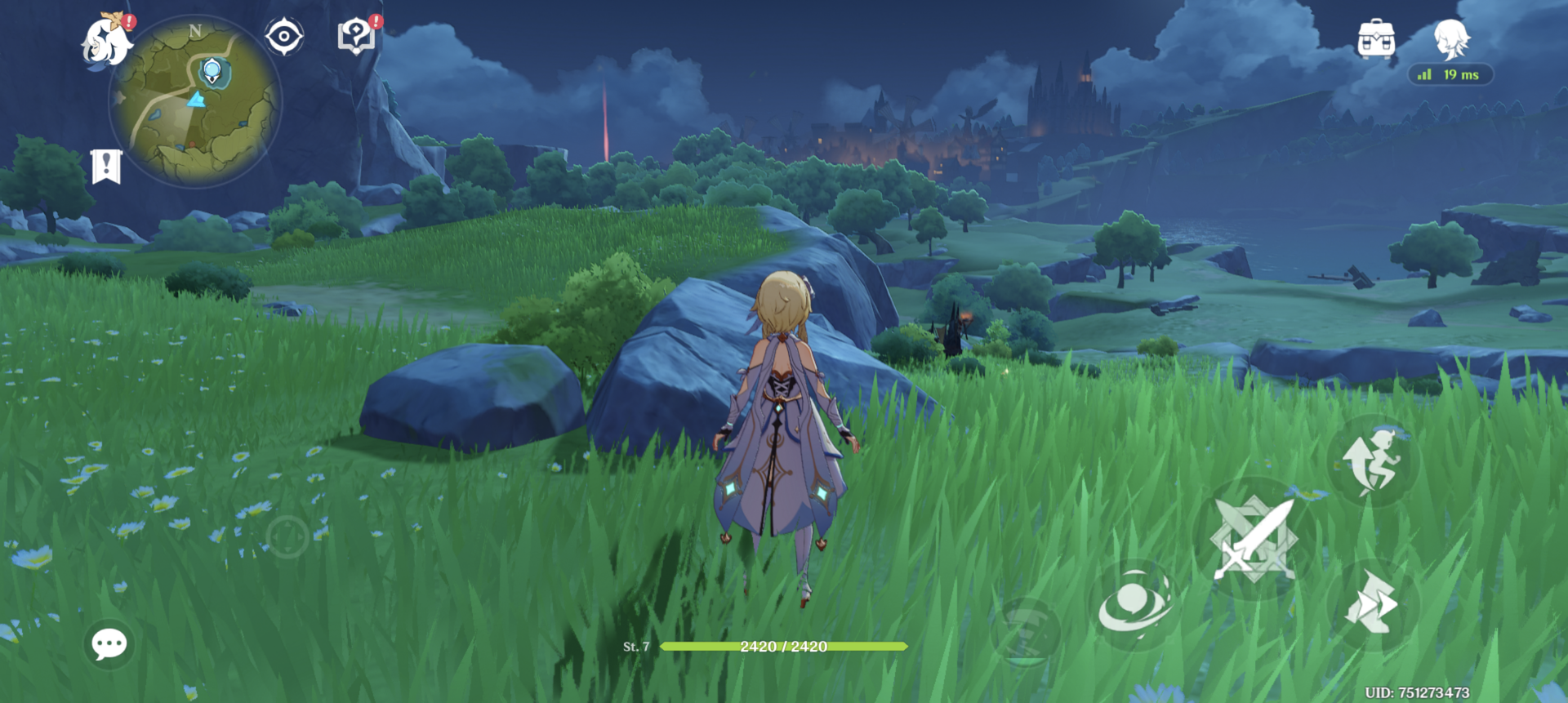Screen dimensions: 1568x703
Task: Open the circular minimap
Action: tap(196, 102)
